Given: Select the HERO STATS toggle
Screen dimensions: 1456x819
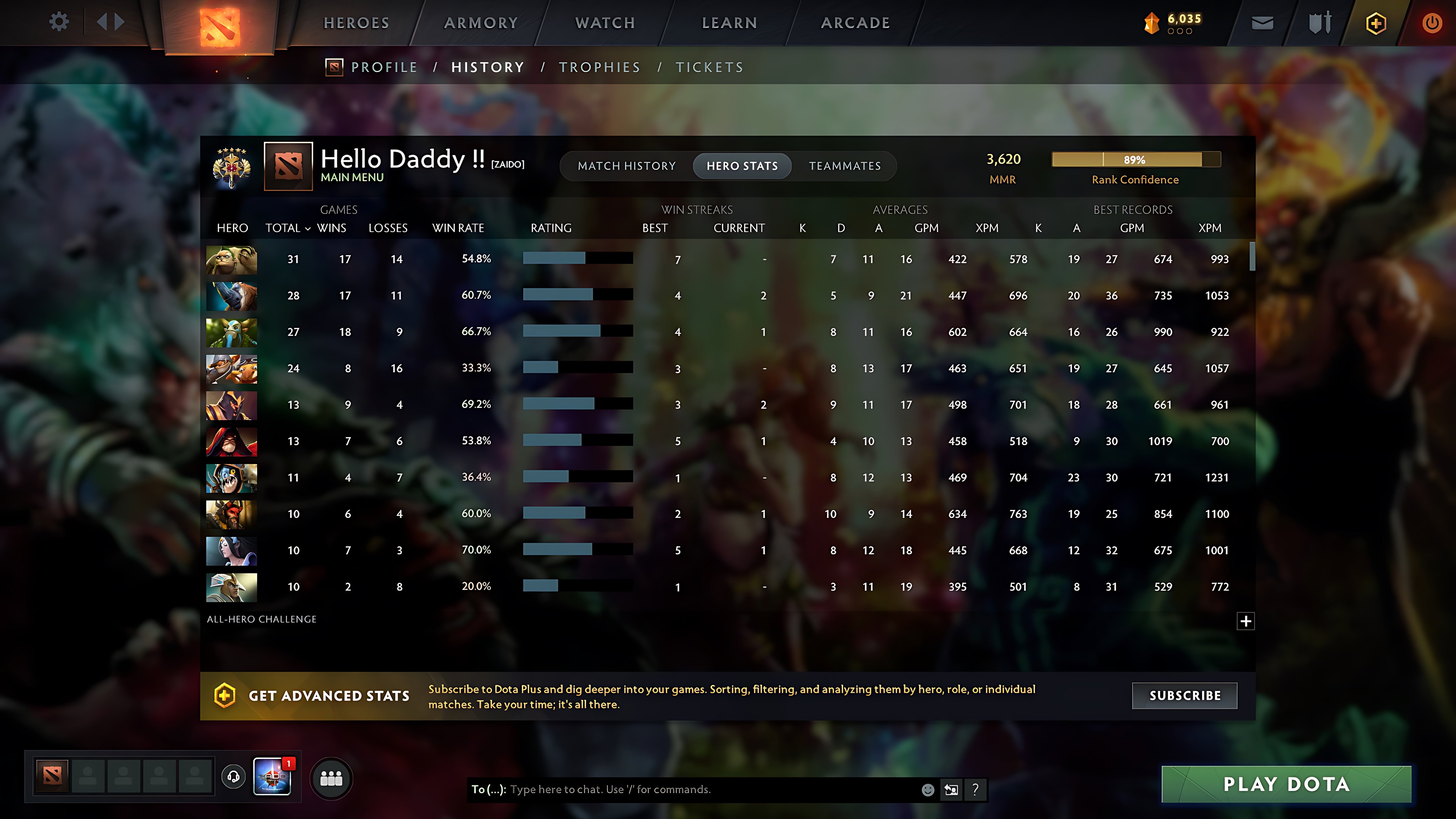Looking at the screenshot, I should tap(742, 166).
